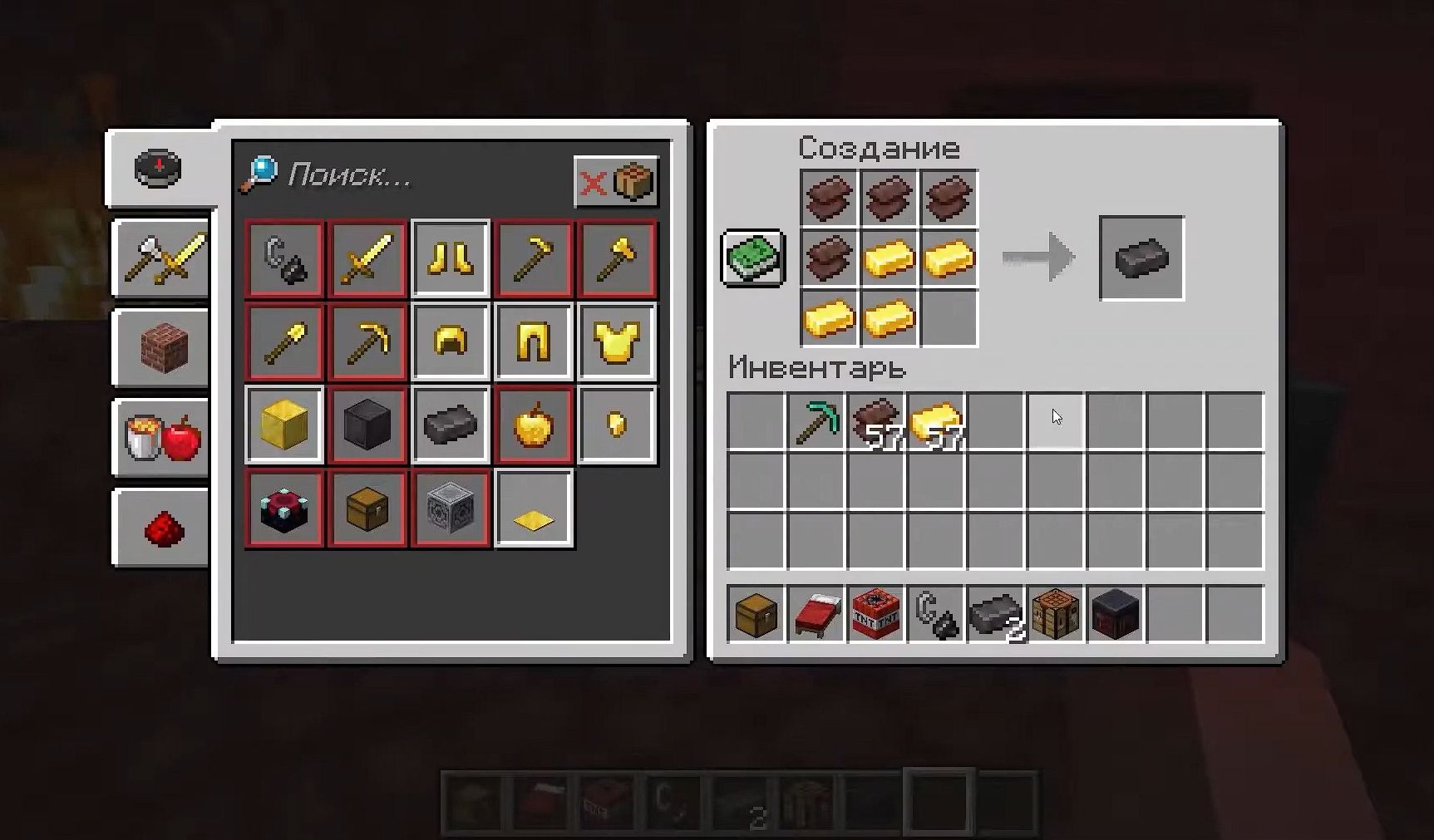Open the compass search-all tab
The width and height of the screenshot is (1434, 840).
point(158,169)
